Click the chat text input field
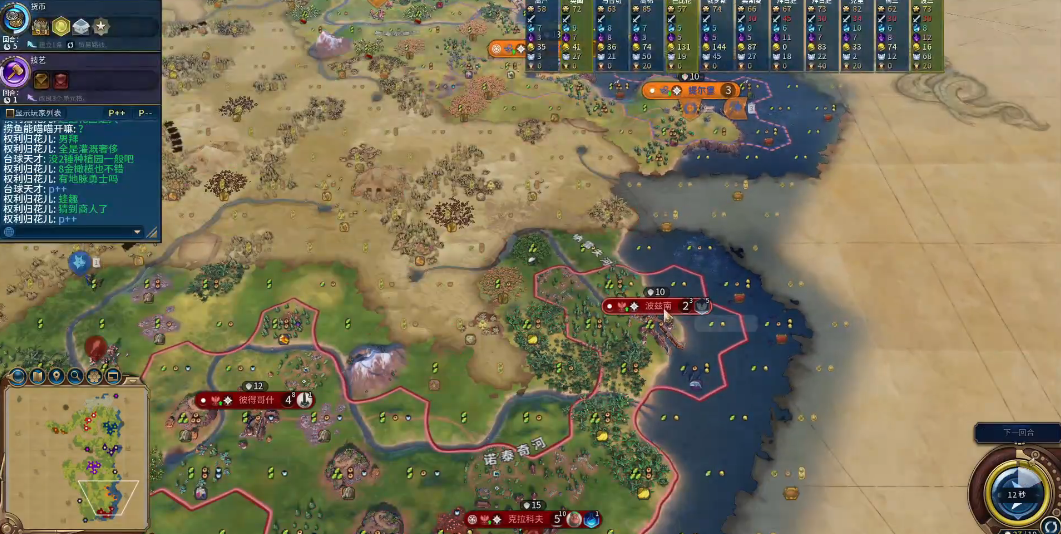This screenshot has height=534, width=1061. [x=70, y=232]
